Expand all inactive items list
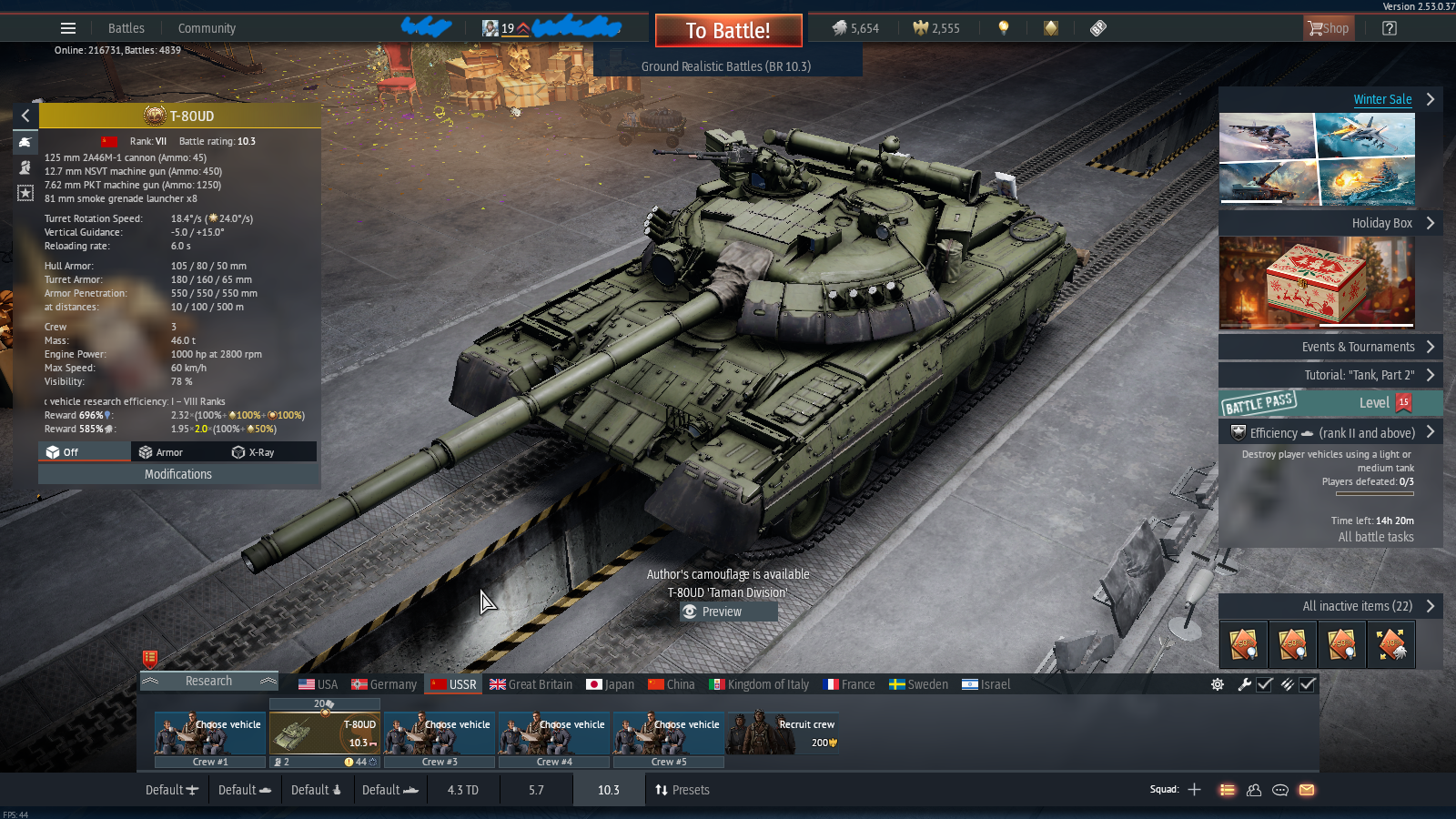This screenshot has height=819, width=1456. tap(1357, 606)
